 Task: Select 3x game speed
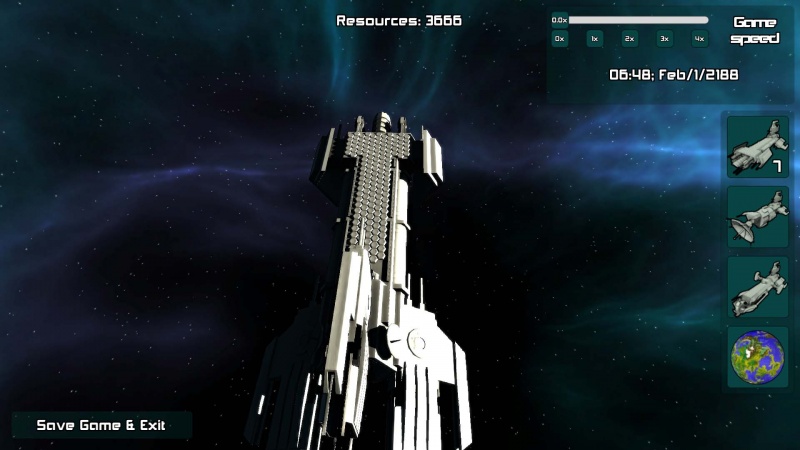664,39
